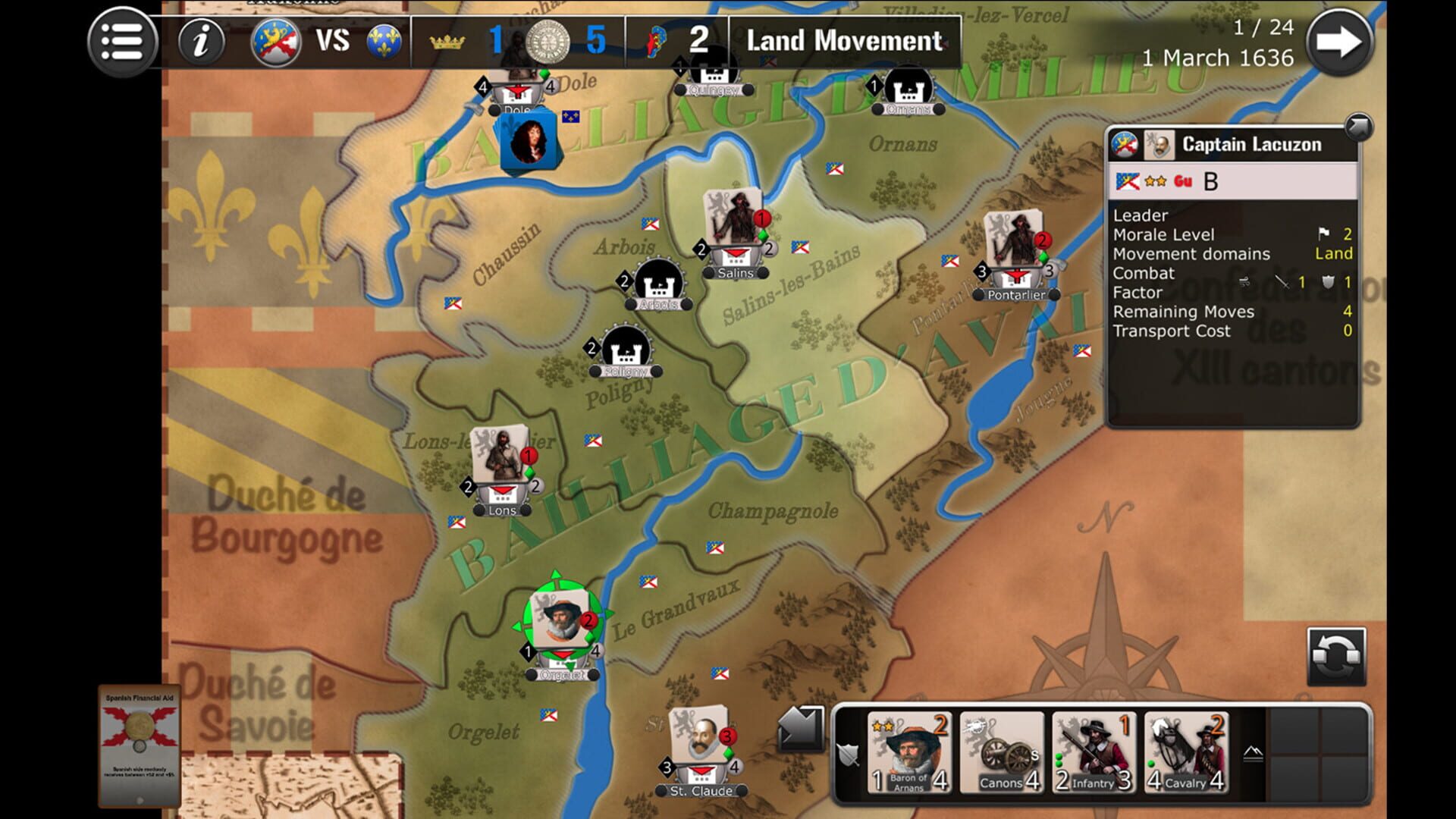Image resolution: width=1456 pixels, height=819 pixels.
Task: Click the Dole fortress counter
Action: (x=518, y=93)
